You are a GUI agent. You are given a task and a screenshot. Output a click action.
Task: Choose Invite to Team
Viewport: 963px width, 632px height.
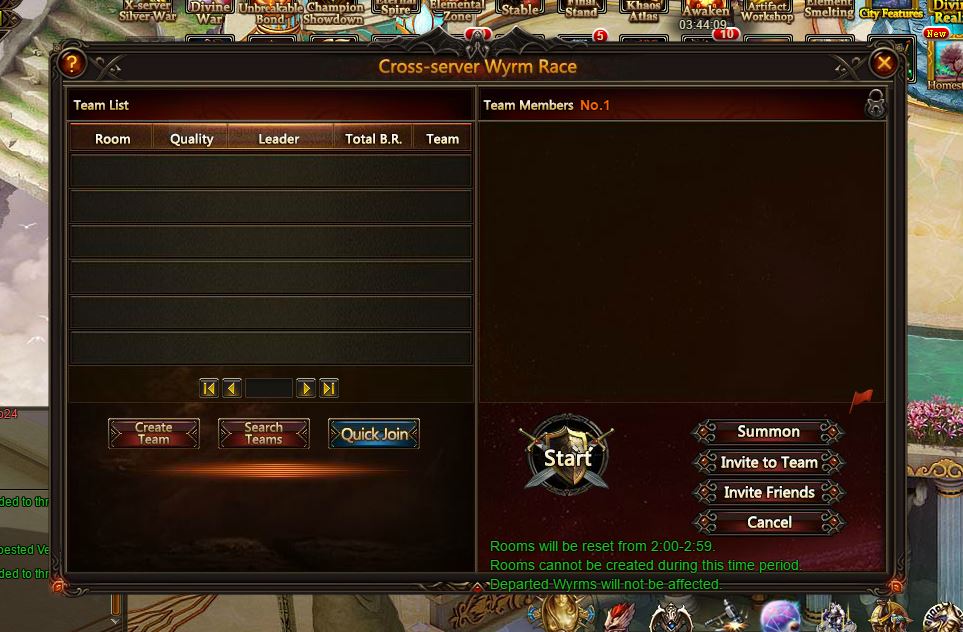[768, 462]
